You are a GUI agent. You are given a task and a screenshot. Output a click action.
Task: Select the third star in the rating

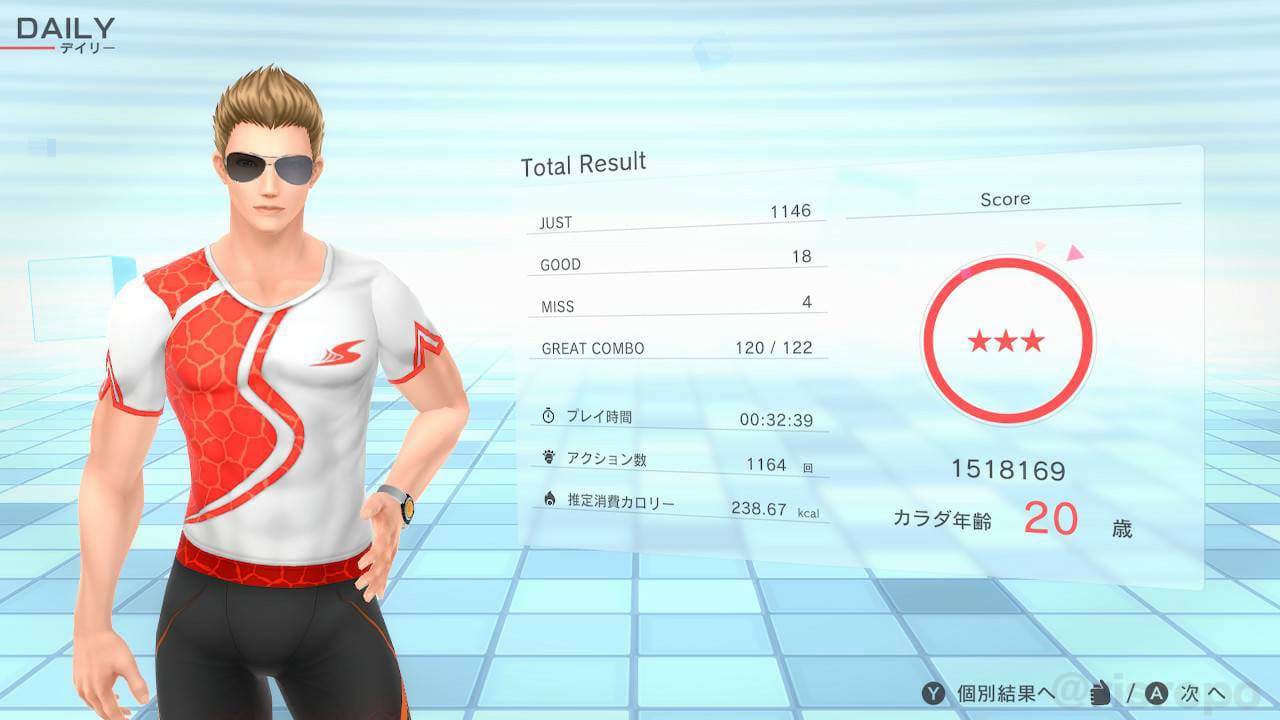[x=1034, y=341]
